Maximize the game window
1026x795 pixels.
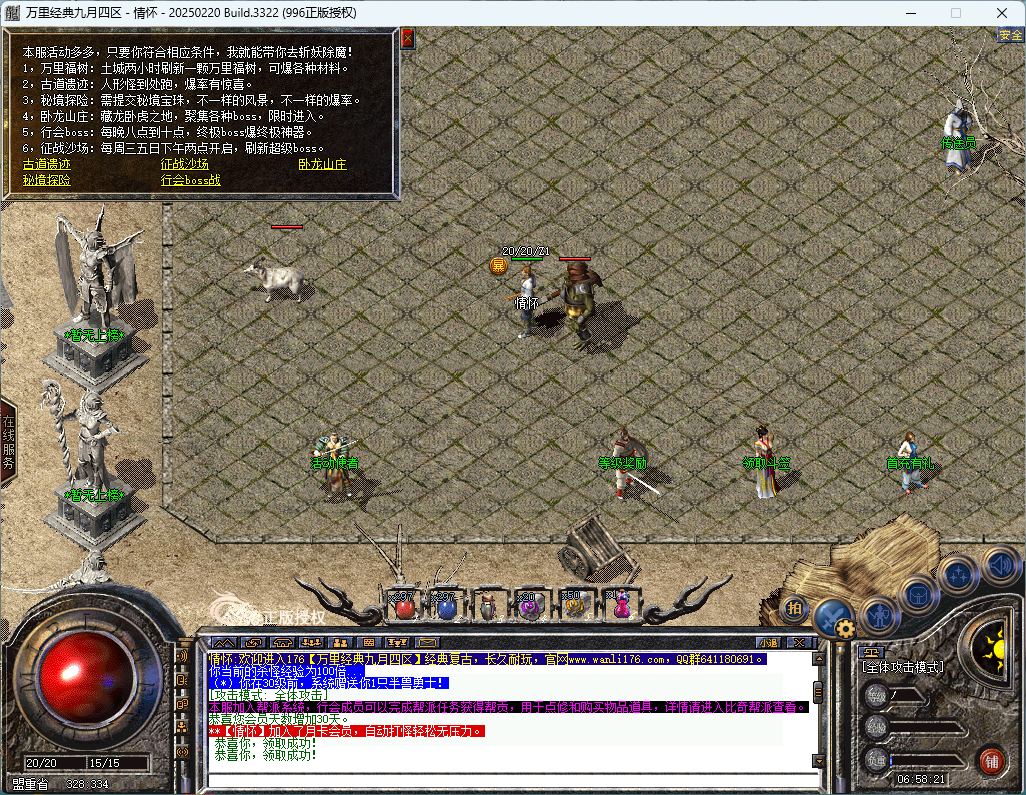(956, 13)
